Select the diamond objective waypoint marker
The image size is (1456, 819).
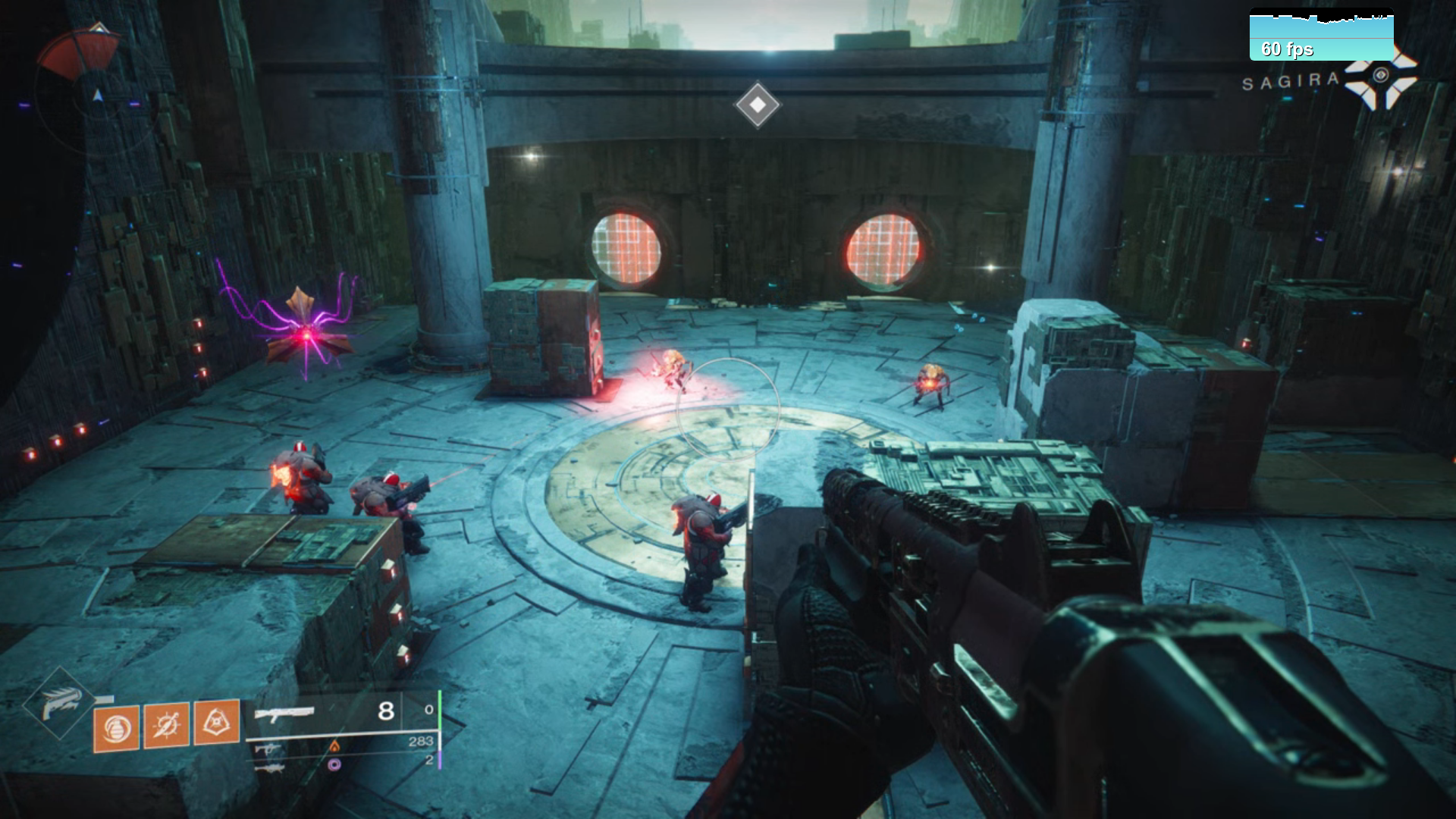click(x=758, y=105)
